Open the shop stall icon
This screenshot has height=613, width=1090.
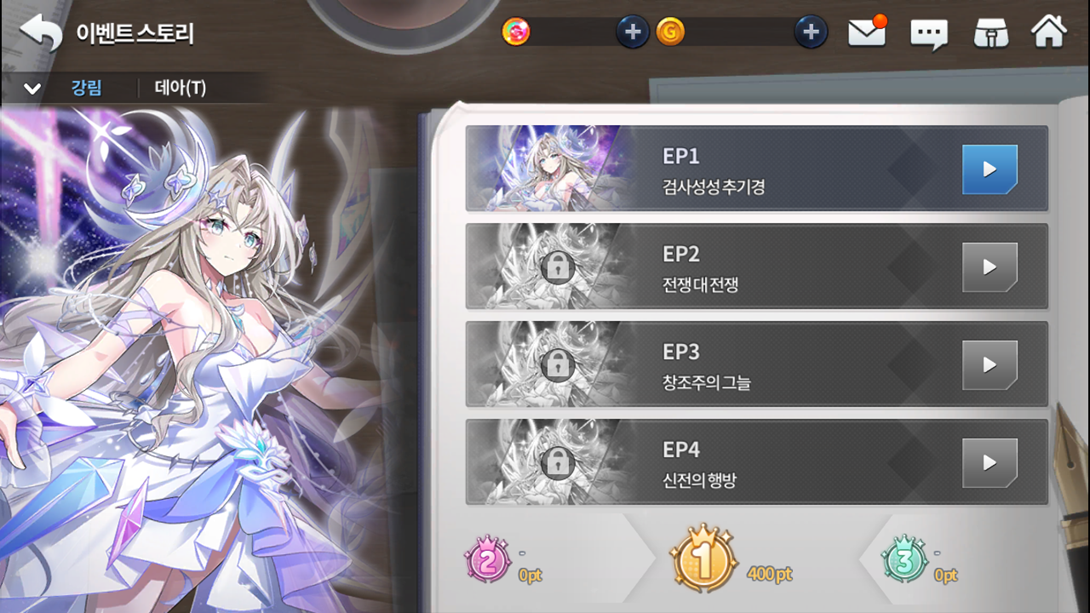coord(990,34)
